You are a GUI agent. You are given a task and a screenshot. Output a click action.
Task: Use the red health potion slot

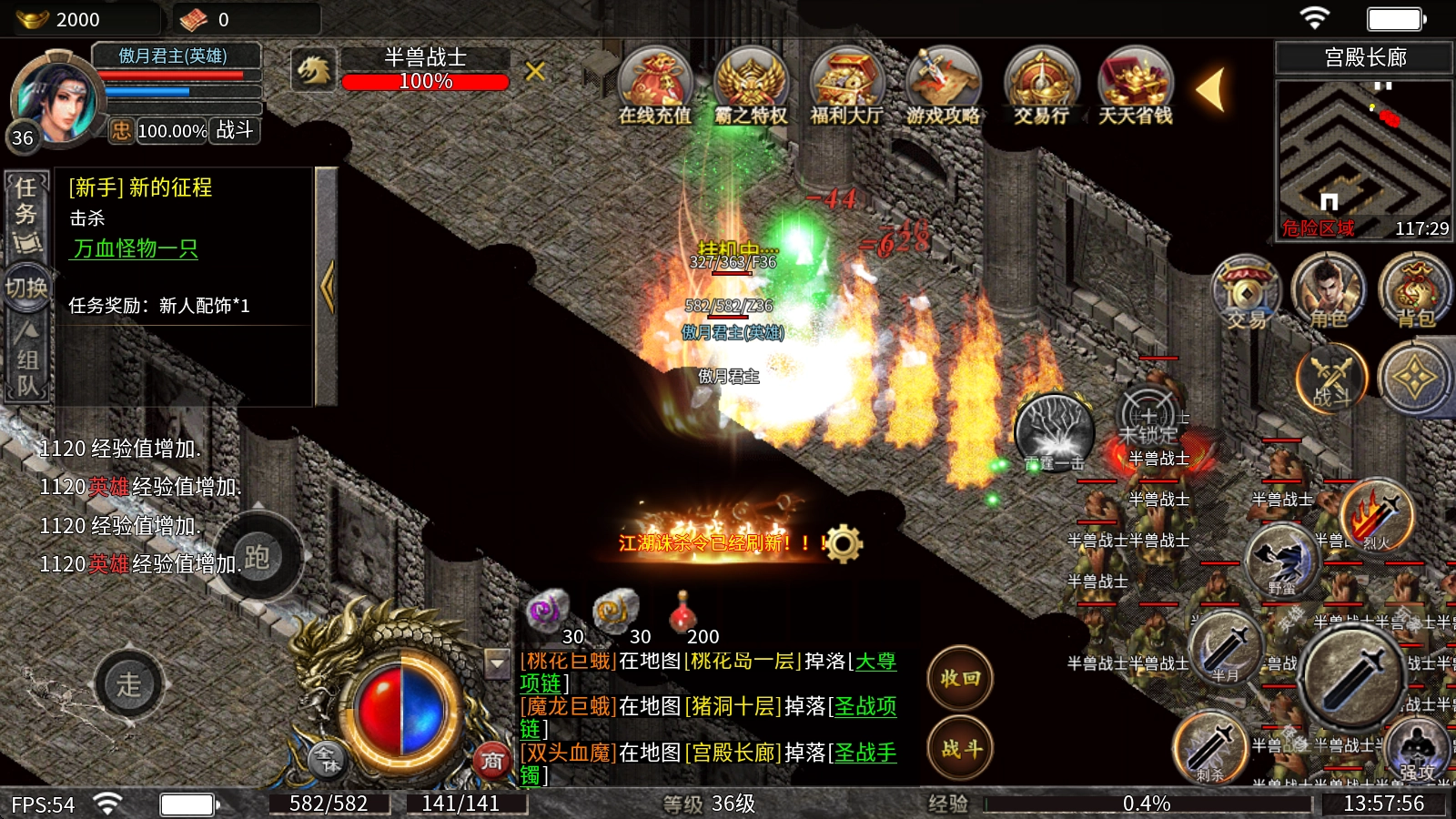(x=683, y=614)
